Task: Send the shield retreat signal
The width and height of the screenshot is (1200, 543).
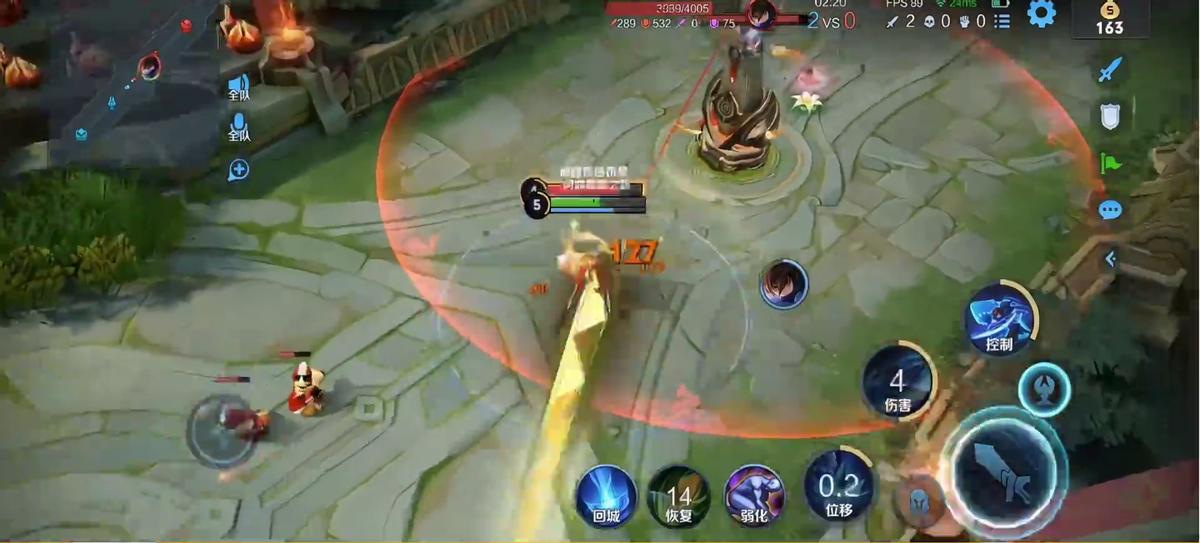Action: [1110, 117]
